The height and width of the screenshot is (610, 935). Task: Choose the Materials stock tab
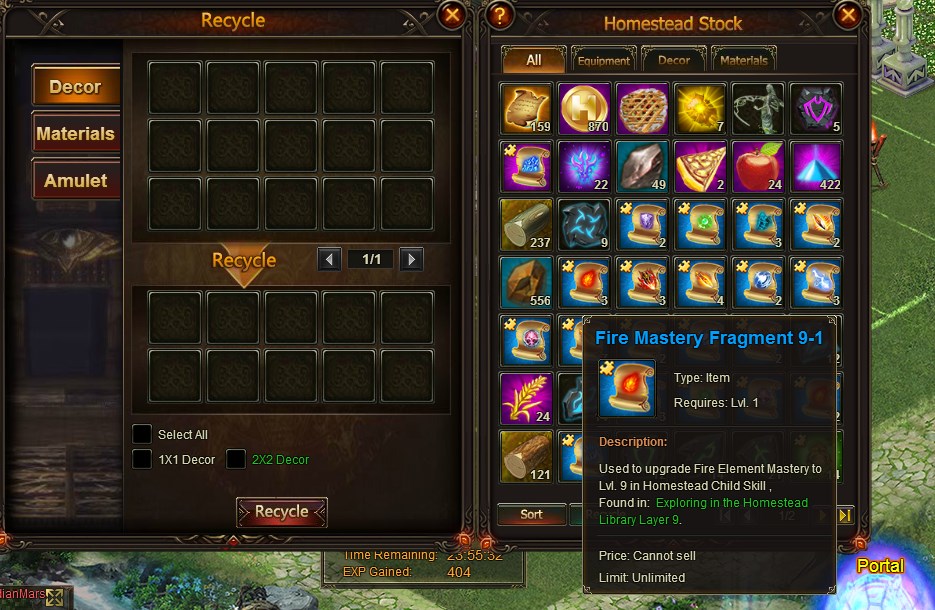coord(745,60)
